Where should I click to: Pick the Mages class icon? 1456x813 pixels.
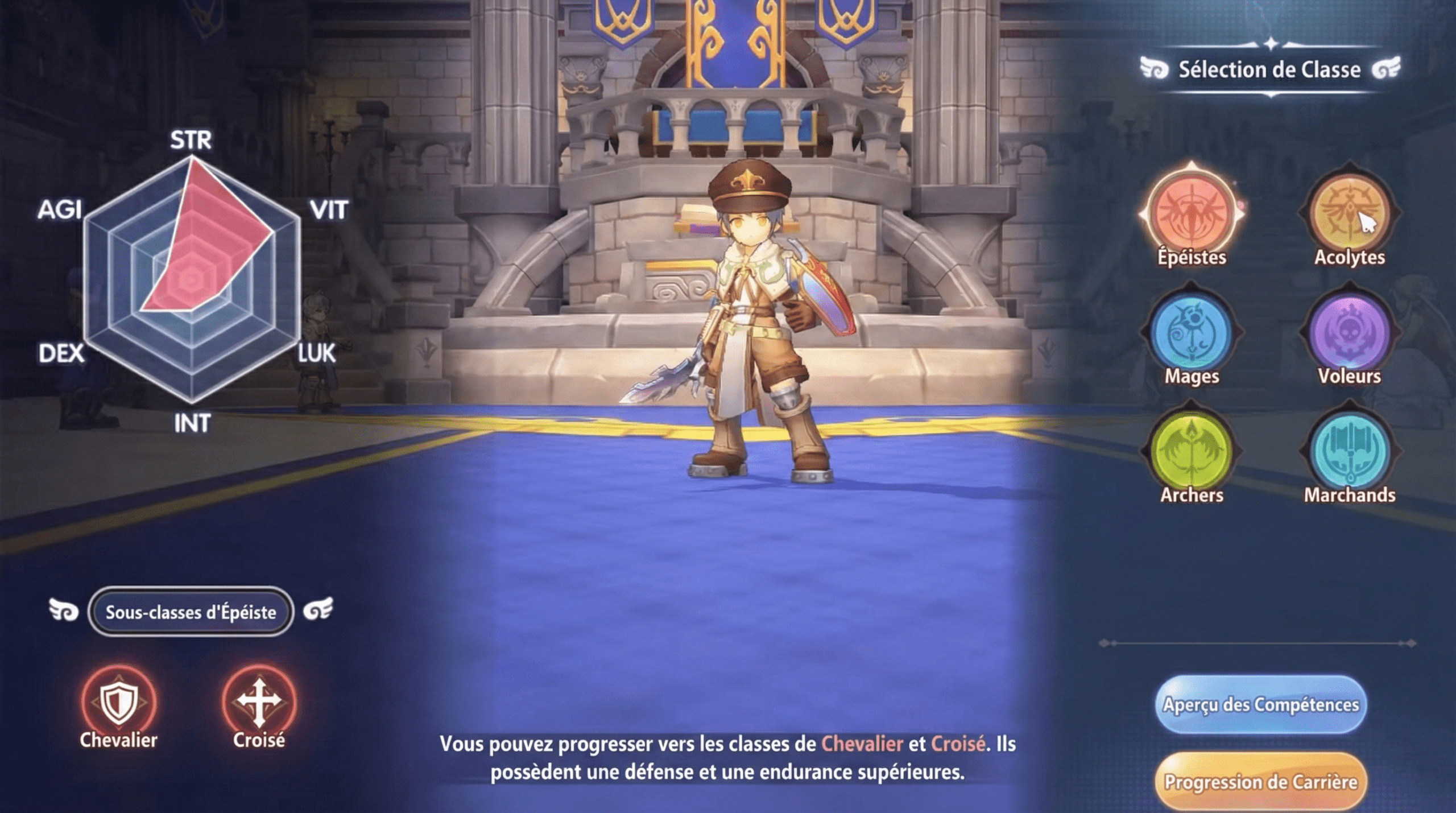(1191, 333)
